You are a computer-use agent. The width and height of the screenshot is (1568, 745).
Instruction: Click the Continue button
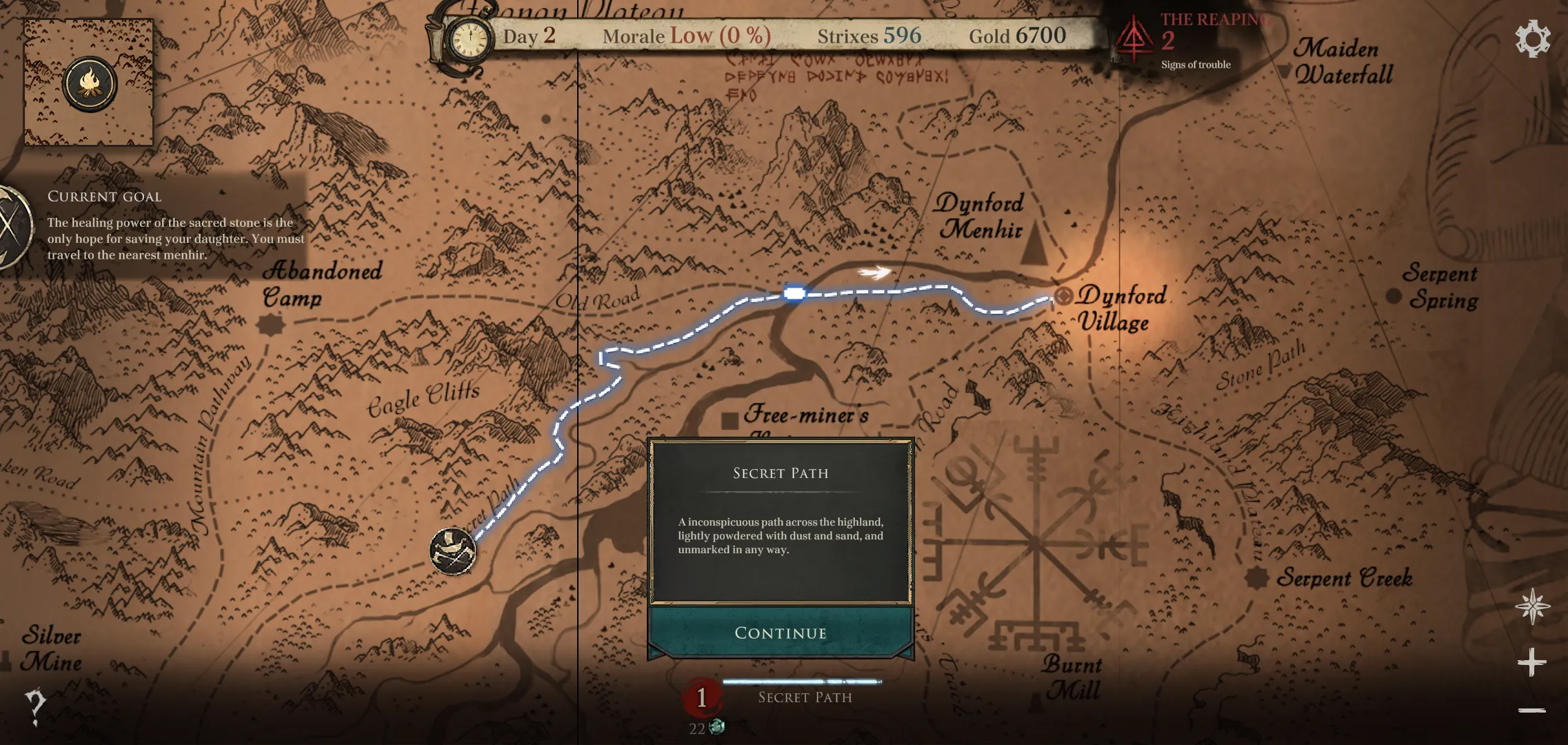click(780, 633)
